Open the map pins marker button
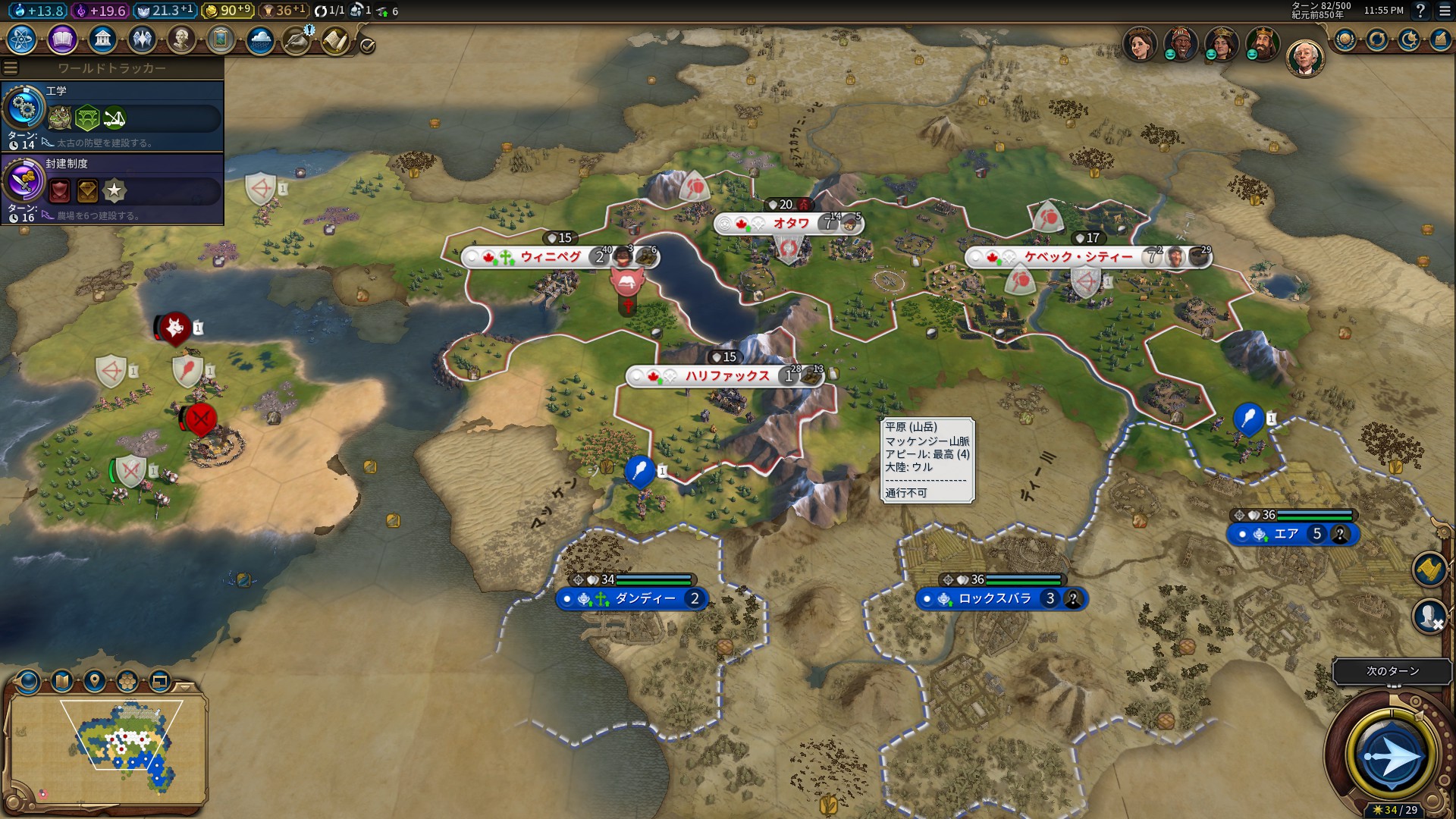 (95, 680)
